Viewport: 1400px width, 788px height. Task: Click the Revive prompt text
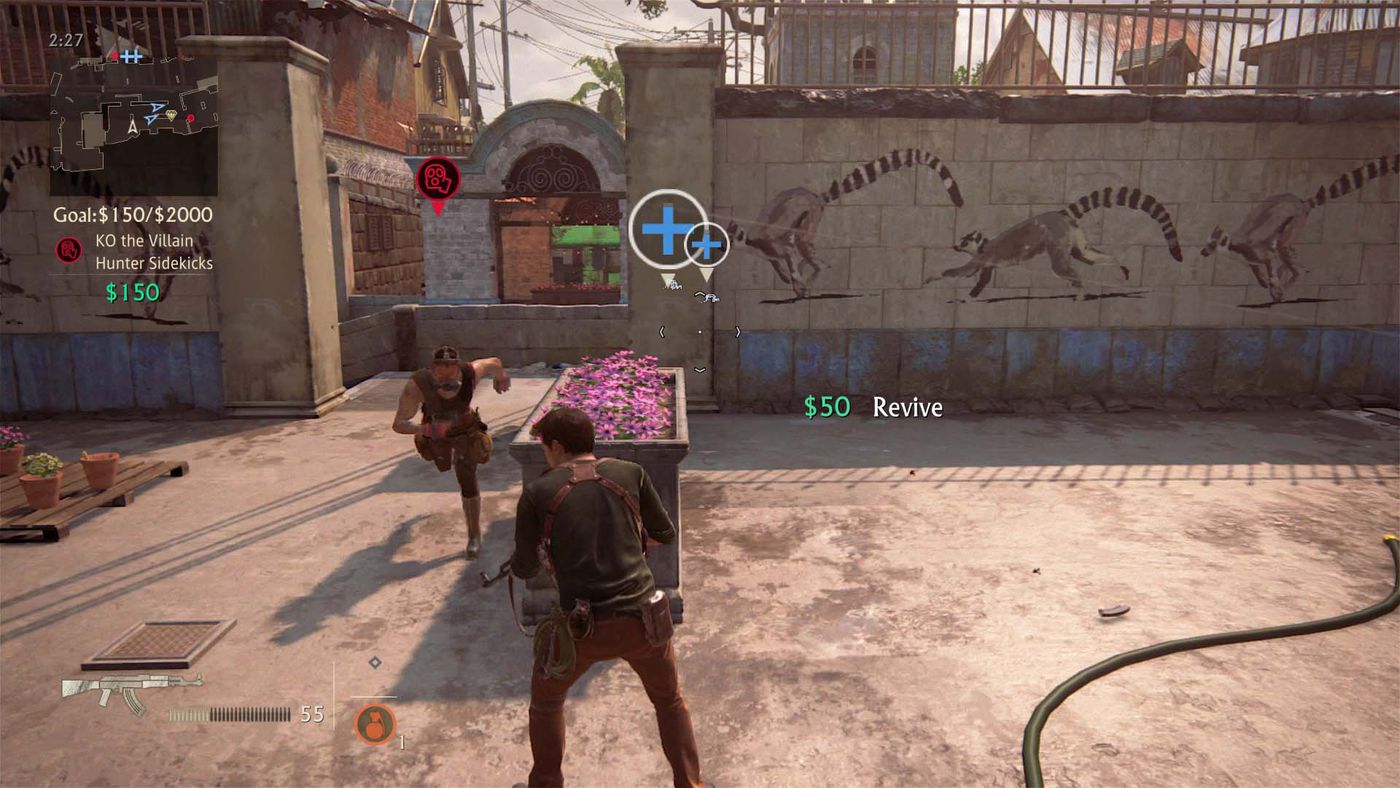[x=908, y=407]
